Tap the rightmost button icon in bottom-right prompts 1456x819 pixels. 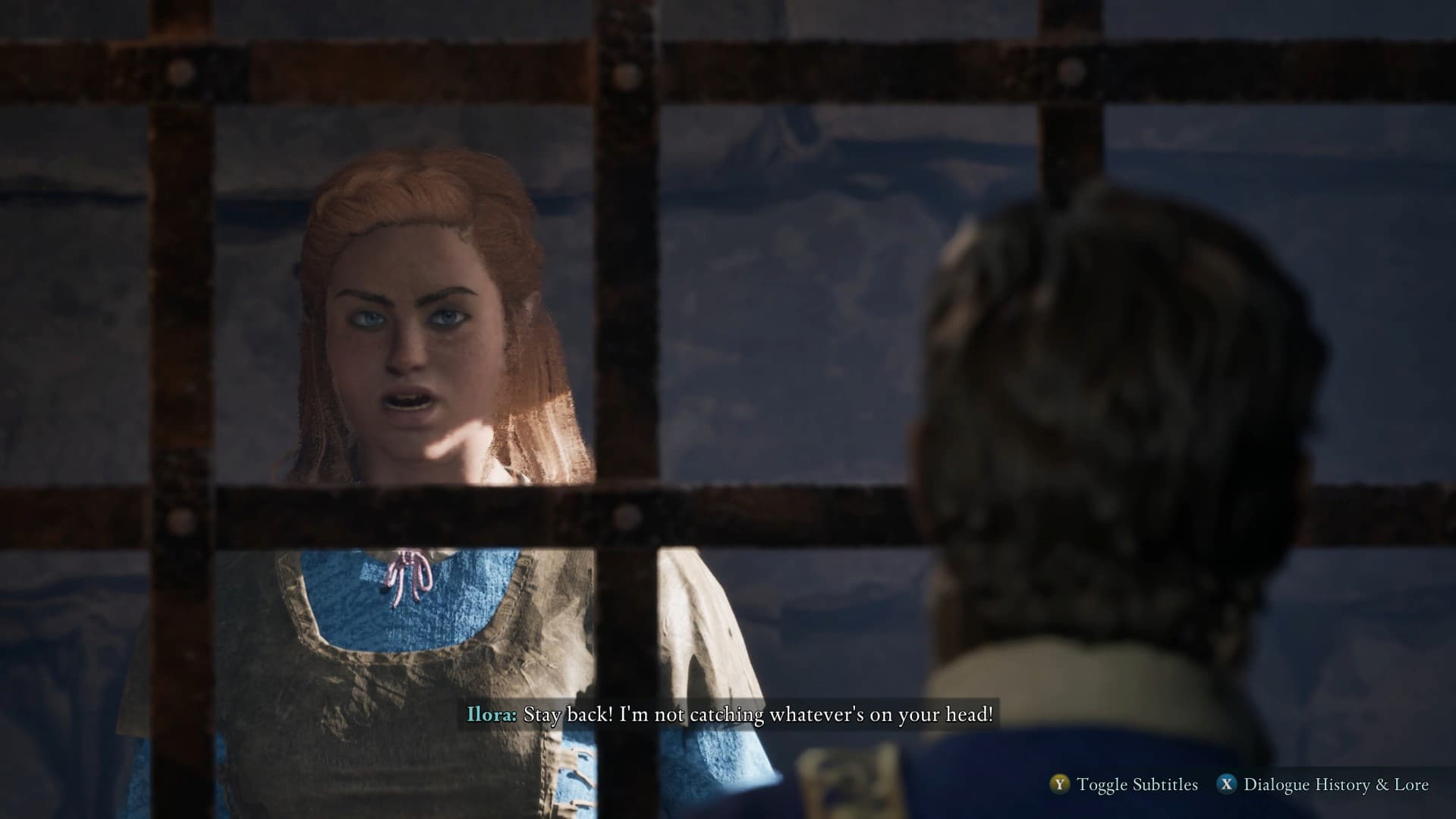pyautogui.click(x=1226, y=785)
